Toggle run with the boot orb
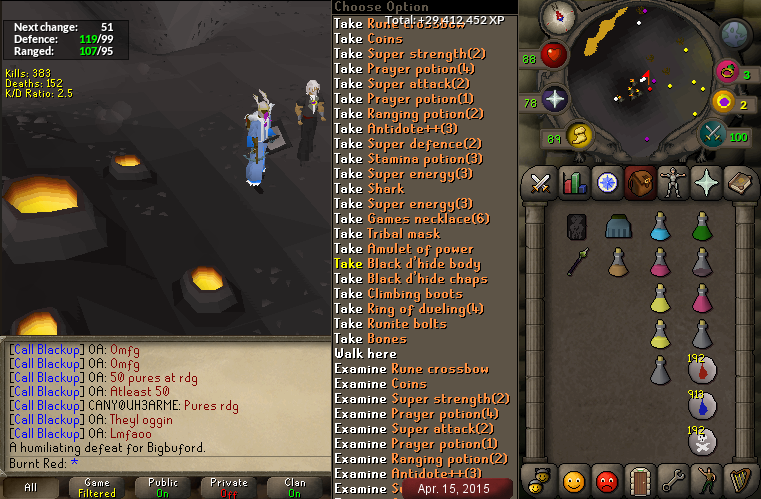This screenshot has height=499, width=761. tap(579, 135)
